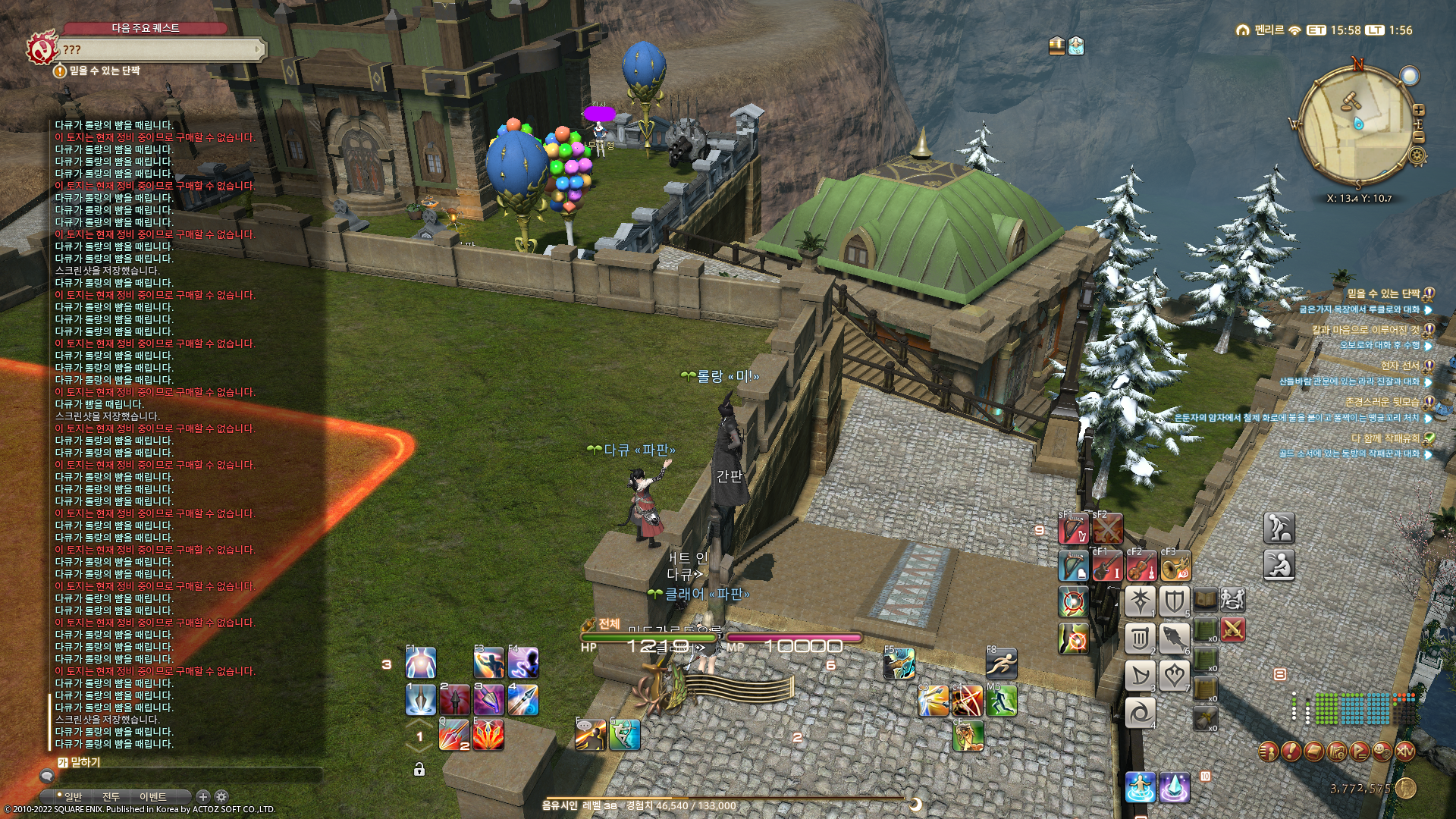1456x819 pixels.
Task: Use the electric guitar performance action
Action: (x=1106, y=566)
